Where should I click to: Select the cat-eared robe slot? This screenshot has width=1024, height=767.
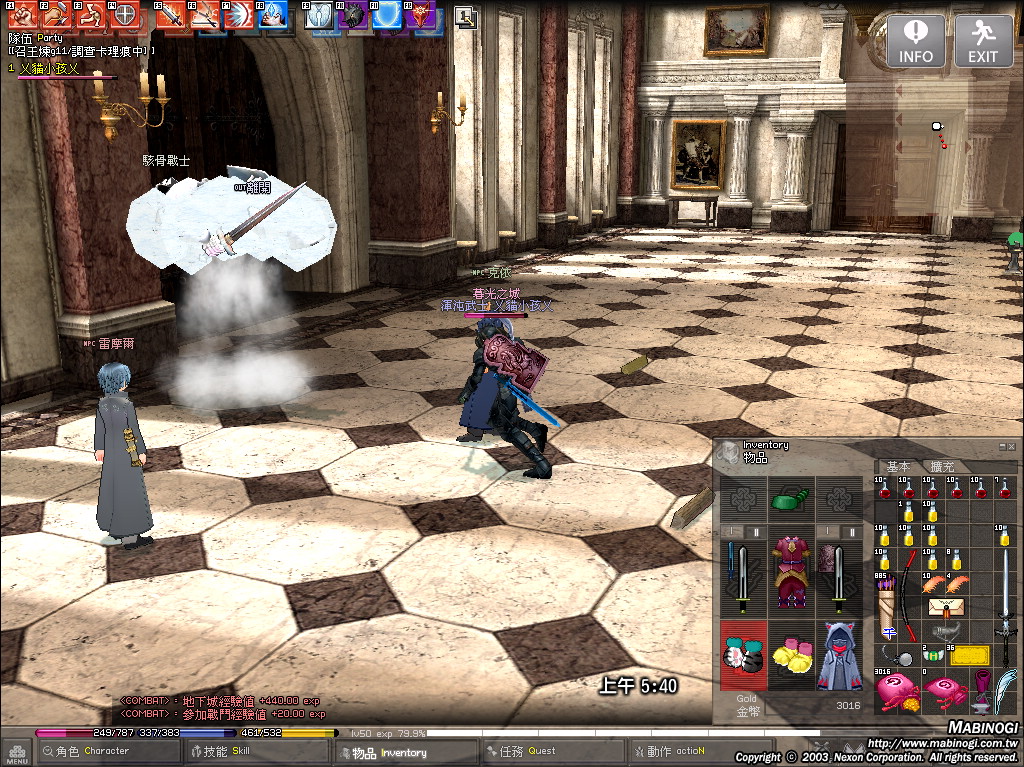coord(840,655)
